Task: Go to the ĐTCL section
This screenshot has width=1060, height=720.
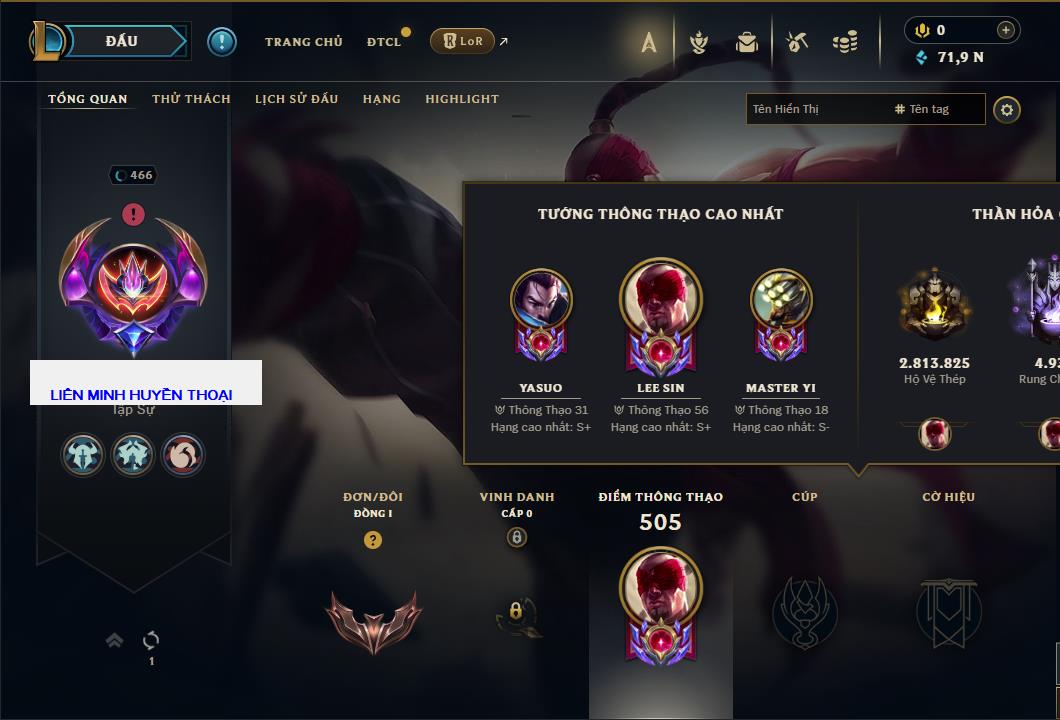Action: point(383,42)
